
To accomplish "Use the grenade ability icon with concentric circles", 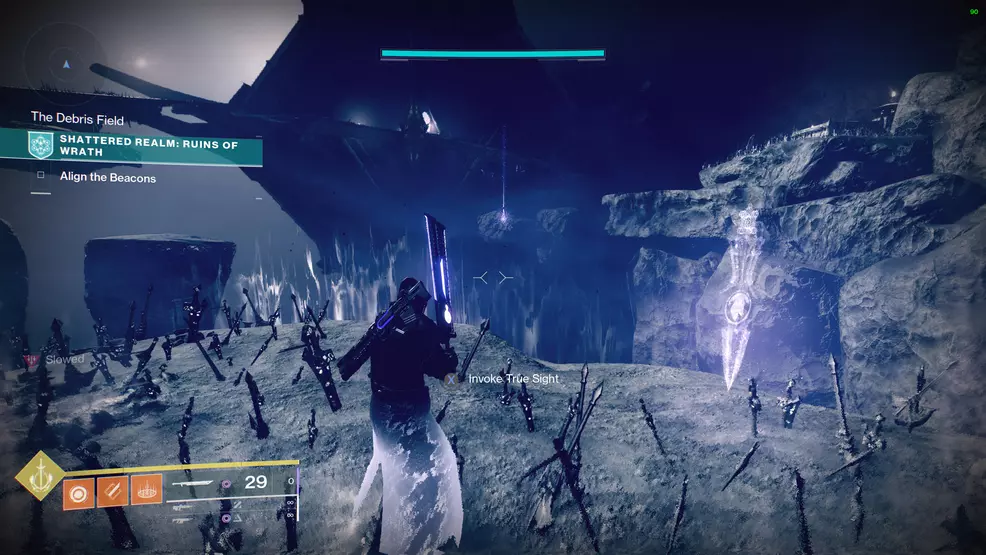I will [x=80, y=490].
